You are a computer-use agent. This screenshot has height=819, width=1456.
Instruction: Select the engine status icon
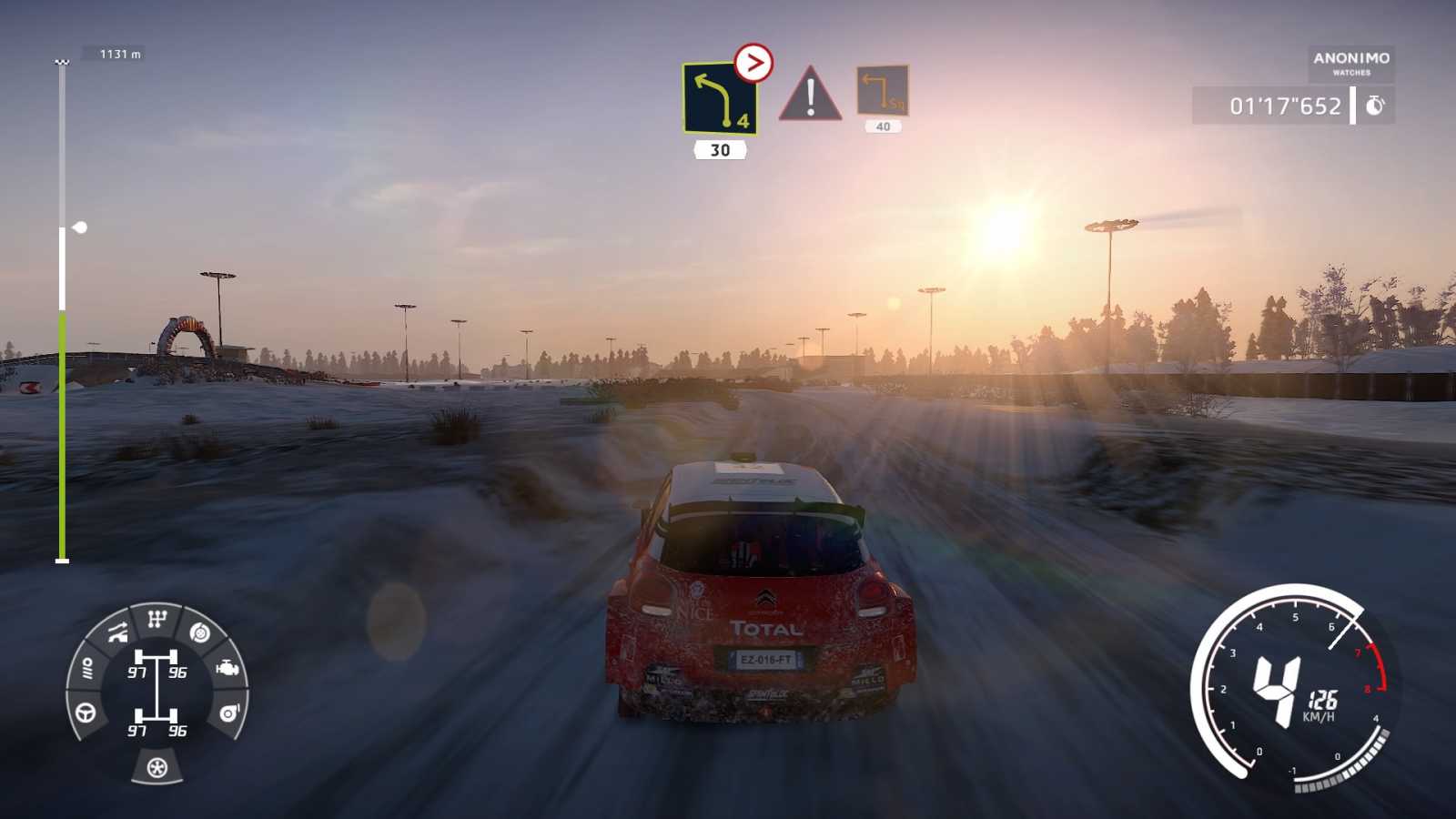[227, 668]
